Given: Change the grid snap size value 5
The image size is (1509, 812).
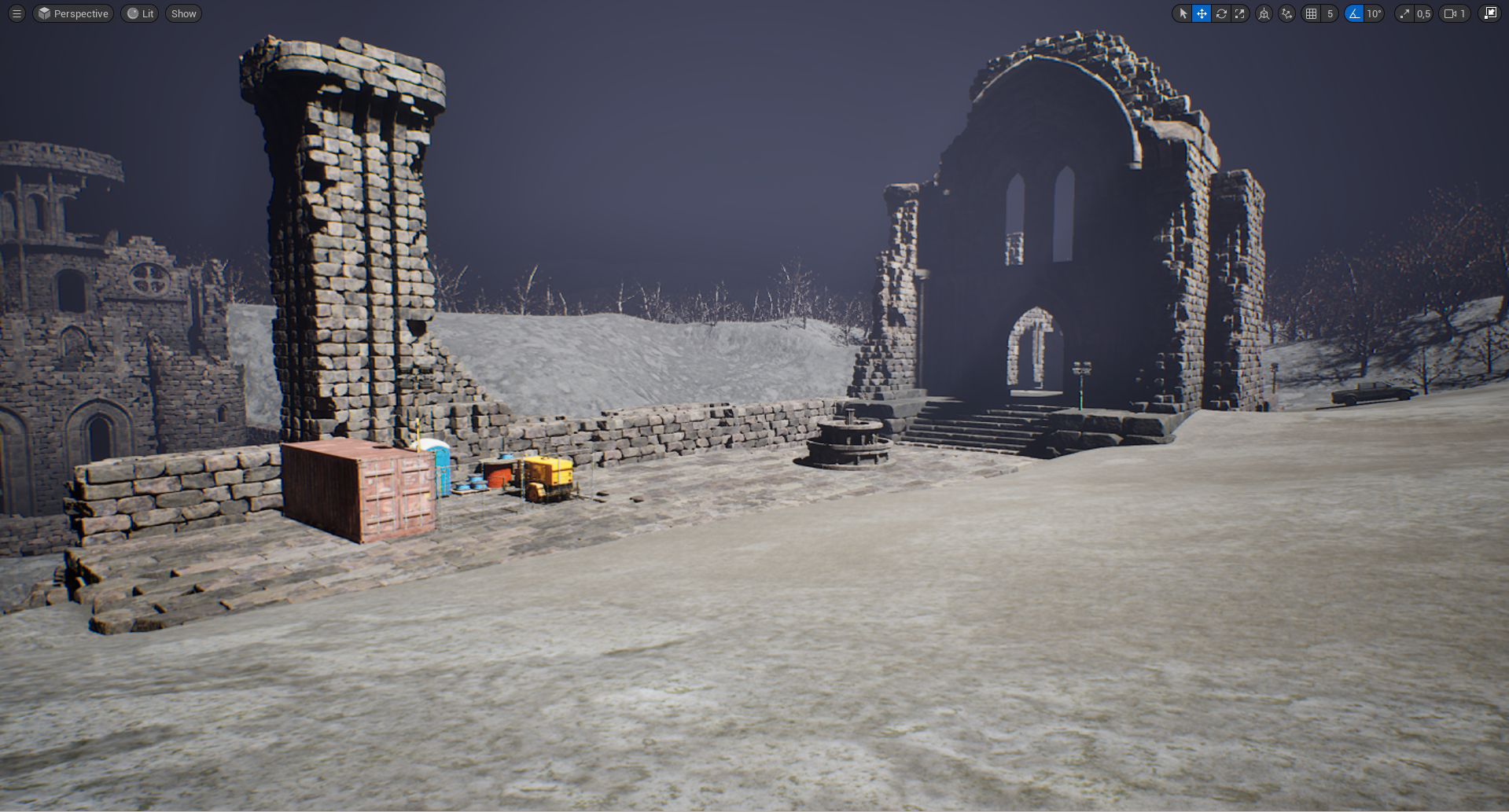Looking at the screenshot, I should (1329, 13).
